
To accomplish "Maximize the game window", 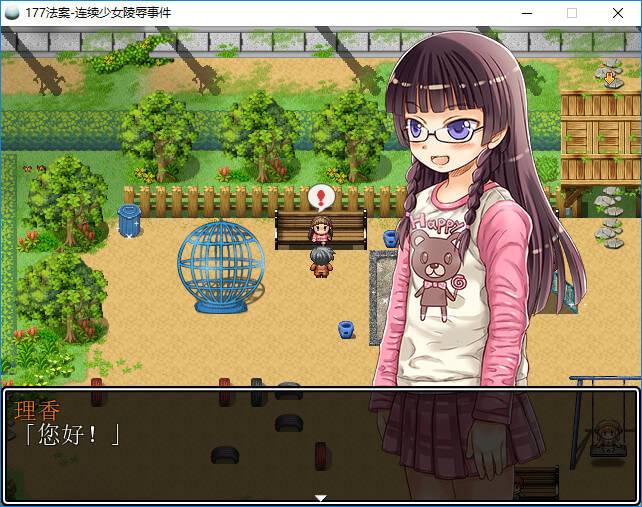I will tap(572, 13).
